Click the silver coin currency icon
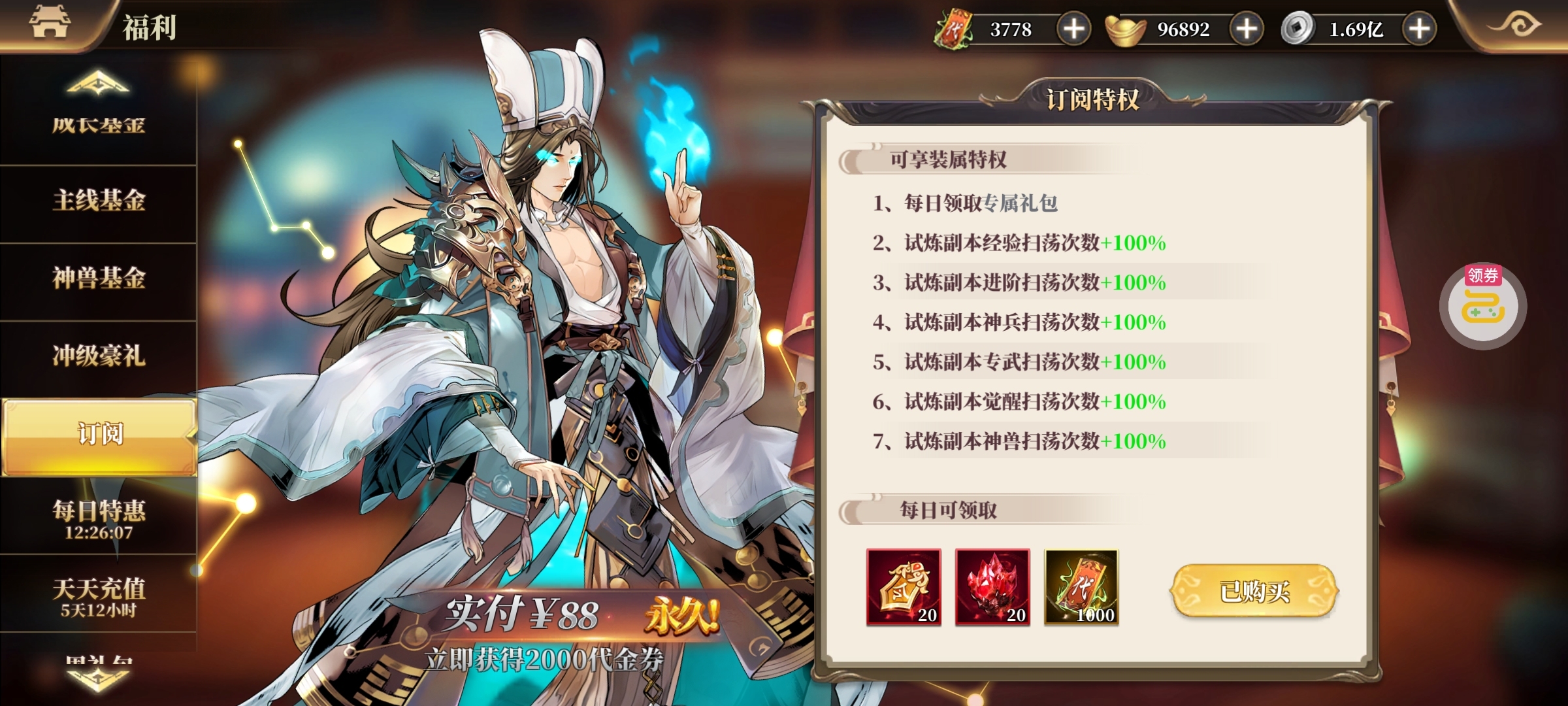This screenshot has height=706, width=1568. click(x=1298, y=27)
